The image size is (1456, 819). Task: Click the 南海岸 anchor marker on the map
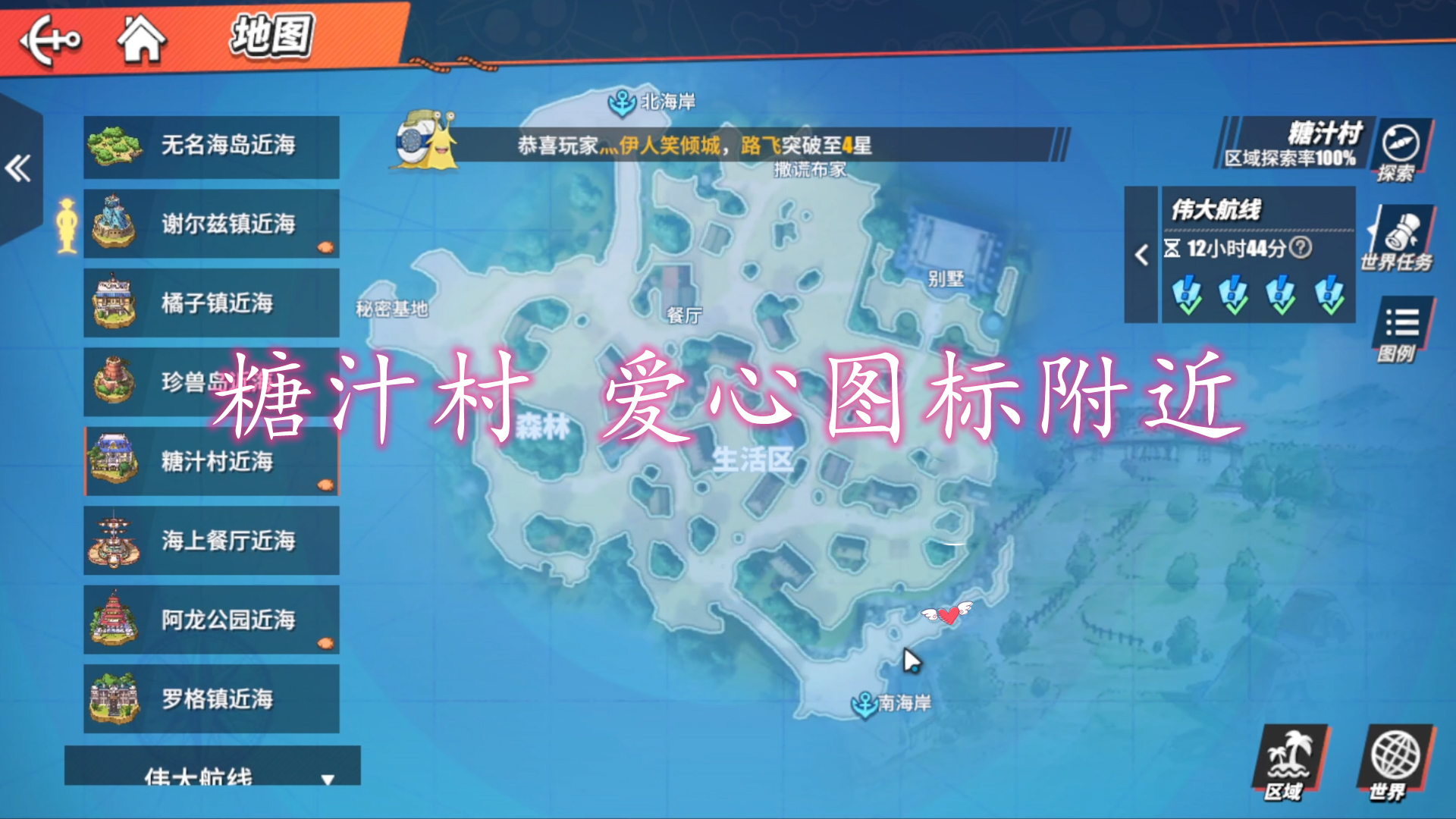864,704
